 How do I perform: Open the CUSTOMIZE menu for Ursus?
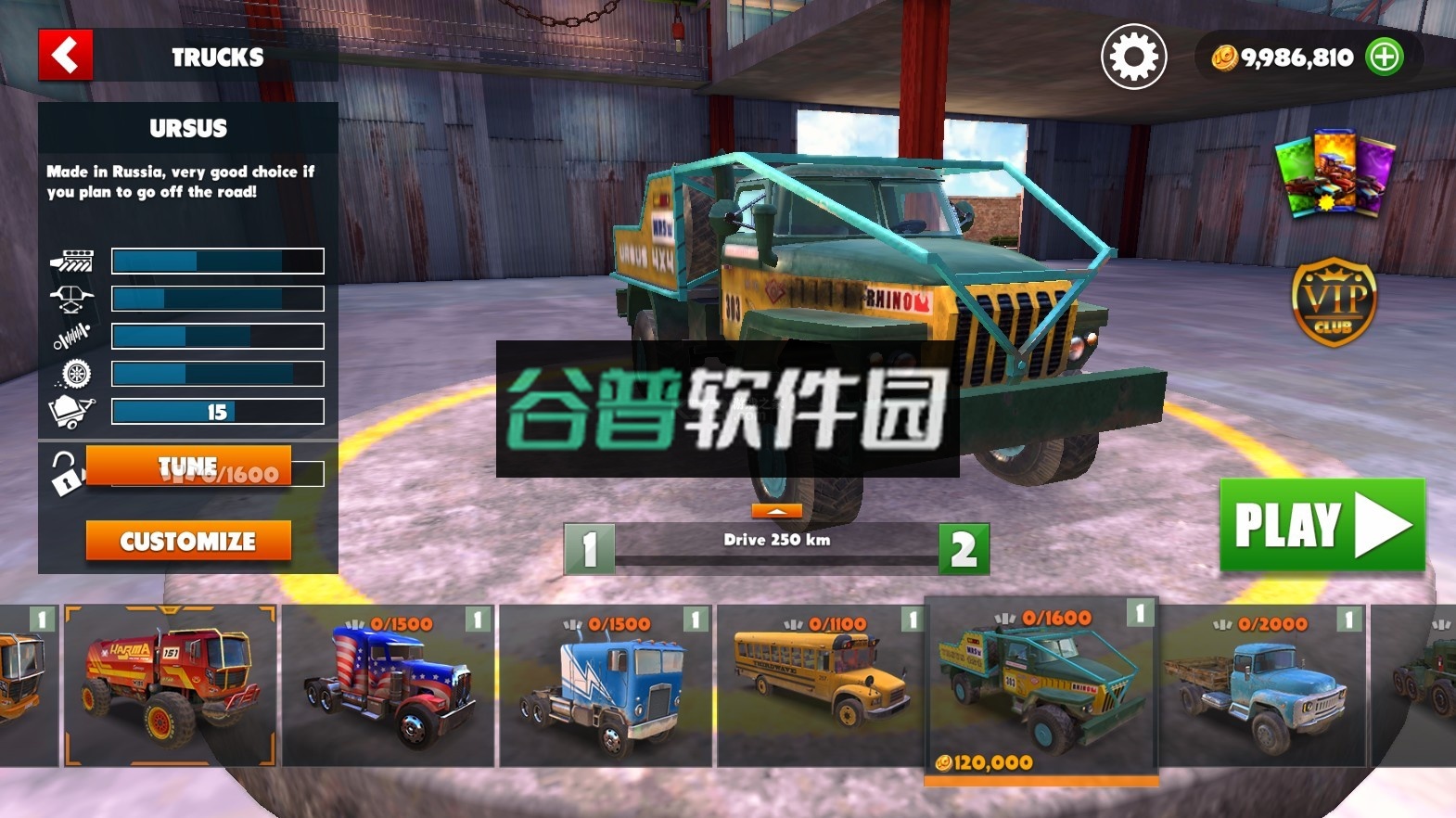(x=187, y=541)
